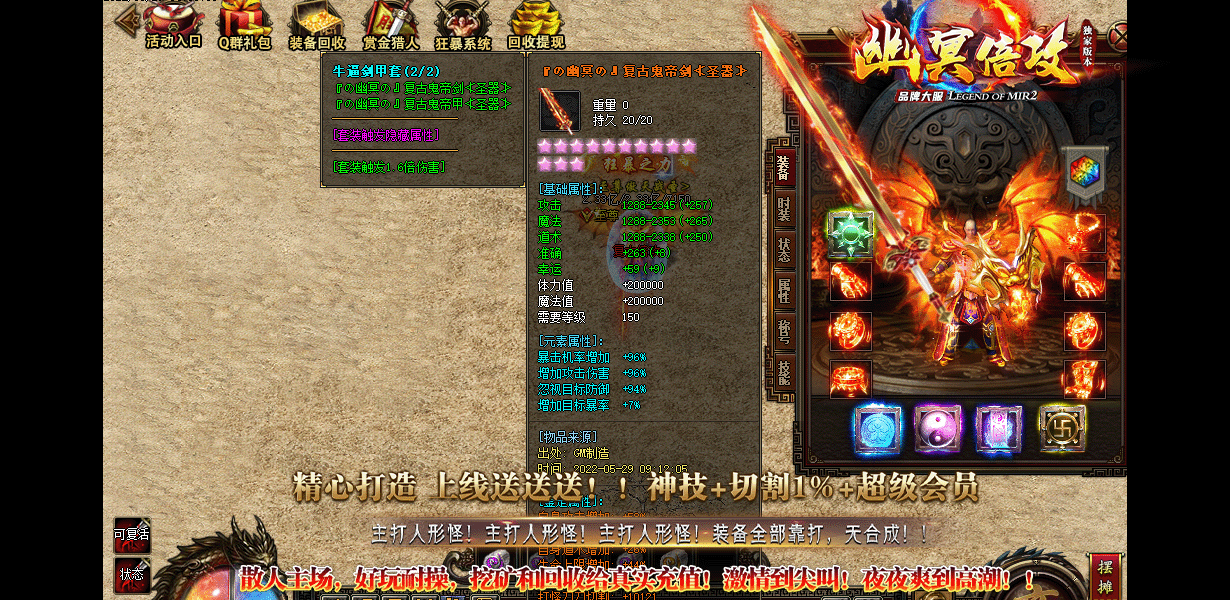
Task: Toggle the 可复活 revive button
Action: (132, 536)
